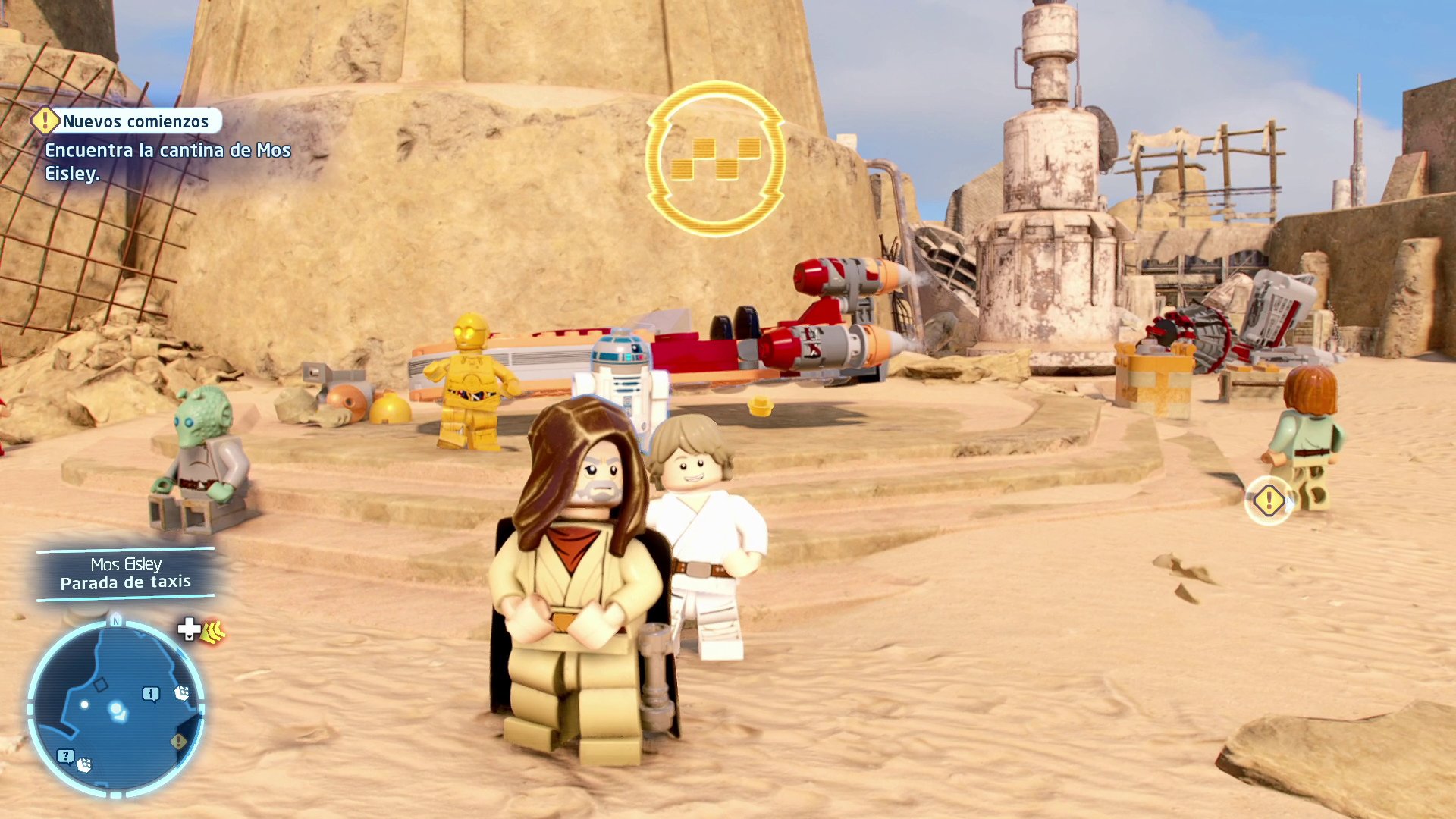
Task: Click the yellow chevron boost indicator near the minimap
Action: tap(215, 632)
